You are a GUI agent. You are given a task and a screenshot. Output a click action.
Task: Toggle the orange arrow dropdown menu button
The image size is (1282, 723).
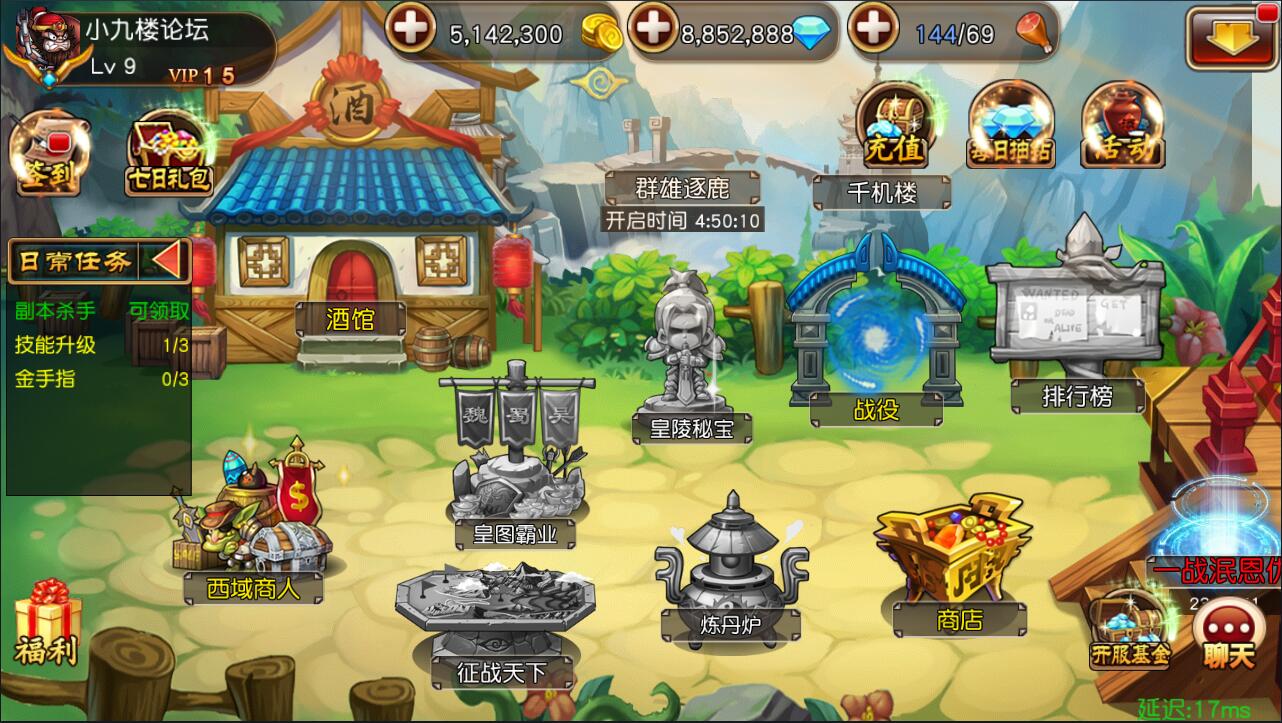1226,38
